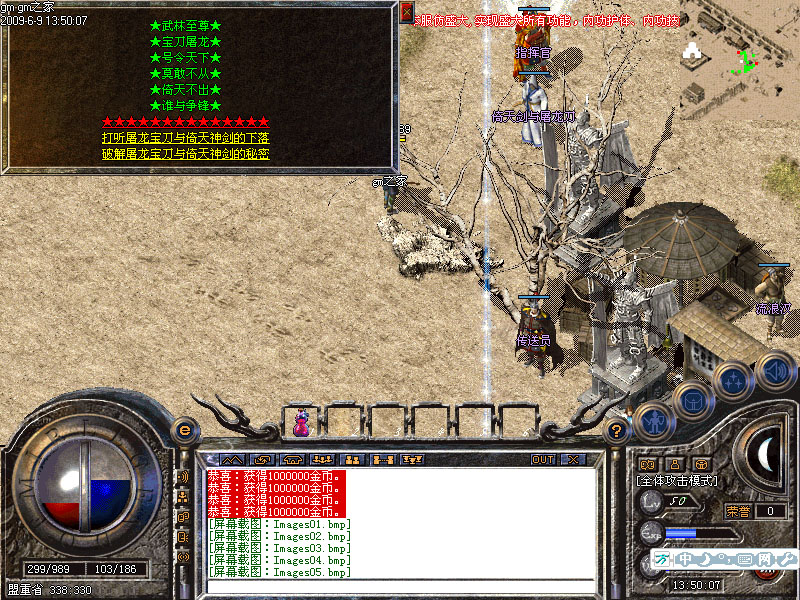
Task: Click the orange question mark help button
Action: 617,430
